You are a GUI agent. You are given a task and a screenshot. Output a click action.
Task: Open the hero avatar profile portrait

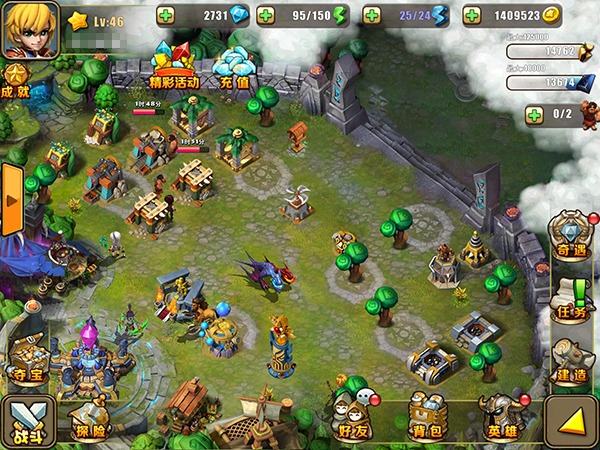(30, 28)
